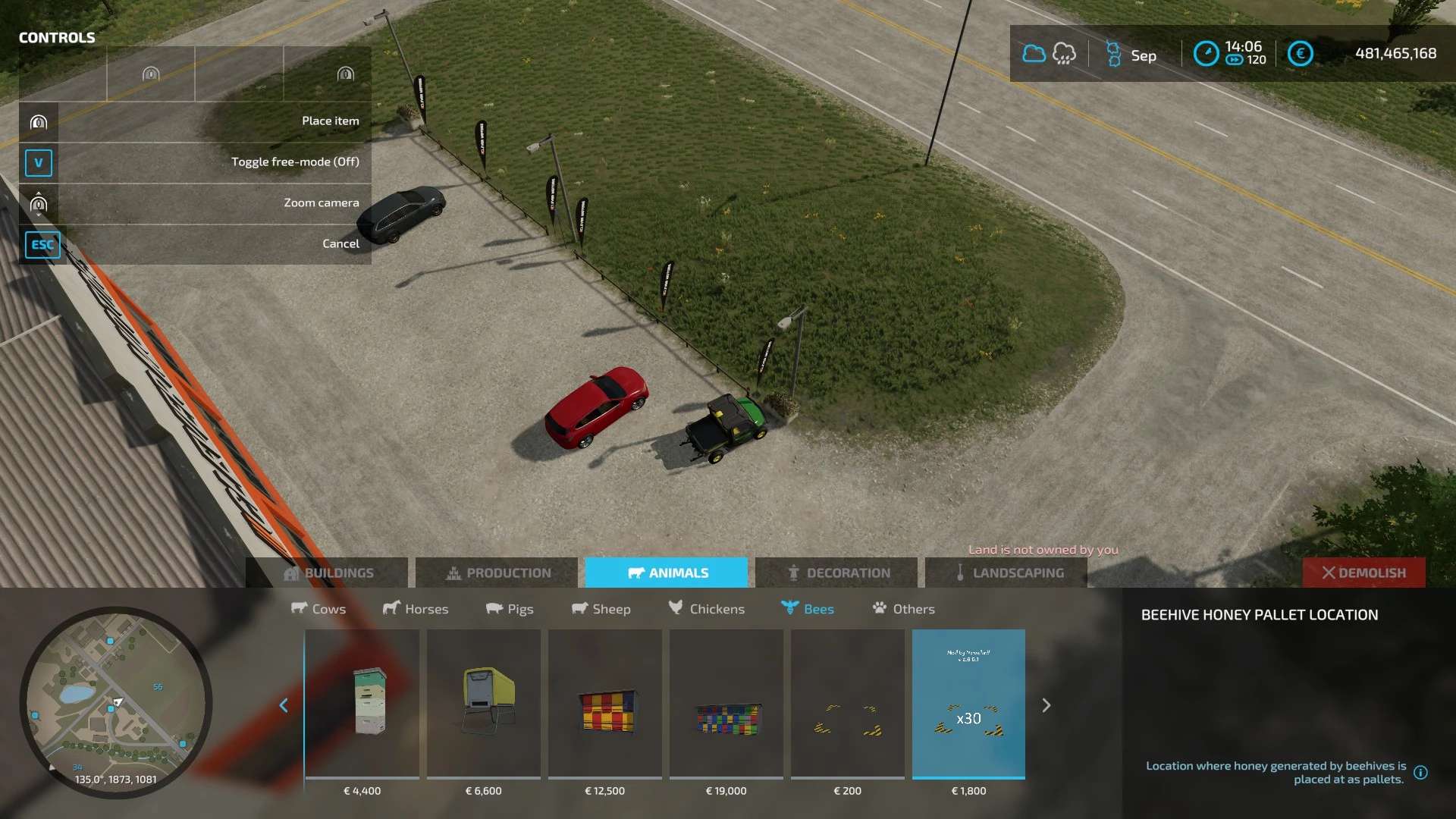This screenshot has width=1456, height=819.
Task: Choose the Cows subcategory
Action: 318,609
